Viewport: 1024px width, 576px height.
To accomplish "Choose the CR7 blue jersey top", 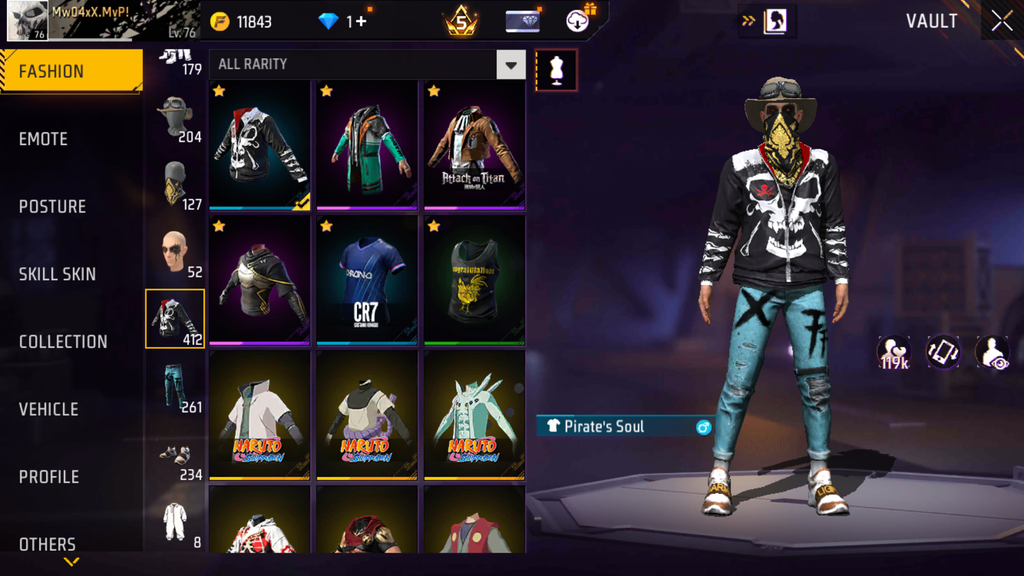I will (x=366, y=280).
